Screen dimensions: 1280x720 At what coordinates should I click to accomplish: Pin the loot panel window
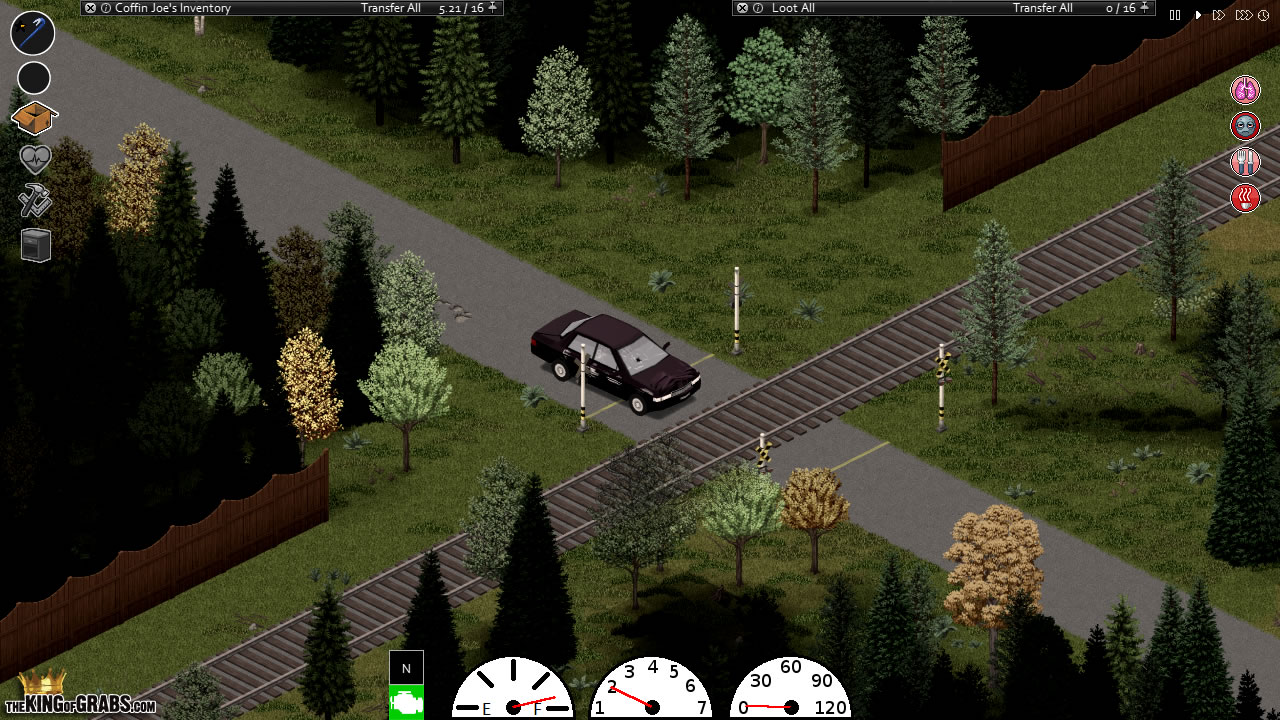(1144, 8)
